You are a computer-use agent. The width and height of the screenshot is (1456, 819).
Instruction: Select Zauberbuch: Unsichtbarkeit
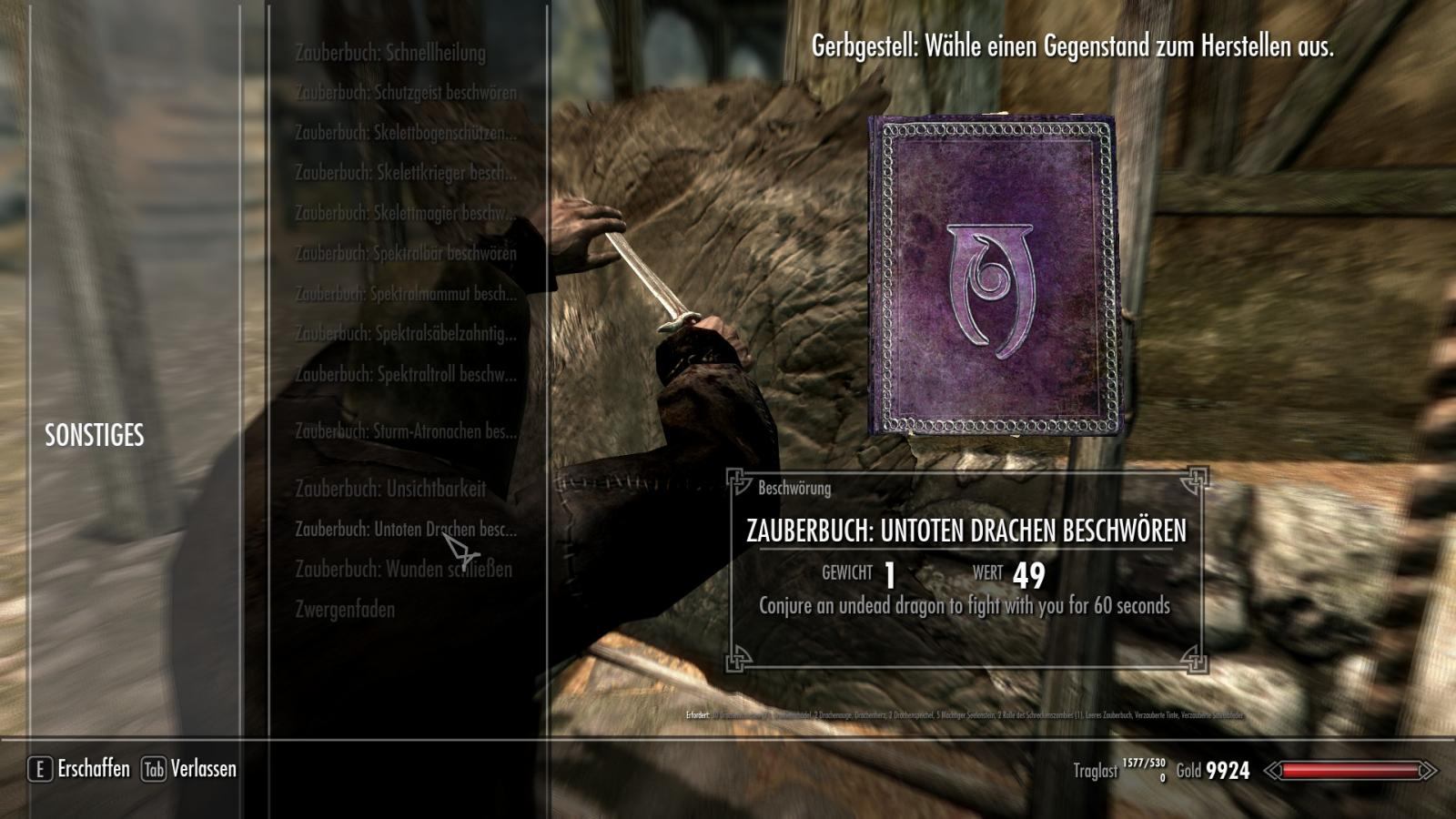[x=389, y=489]
